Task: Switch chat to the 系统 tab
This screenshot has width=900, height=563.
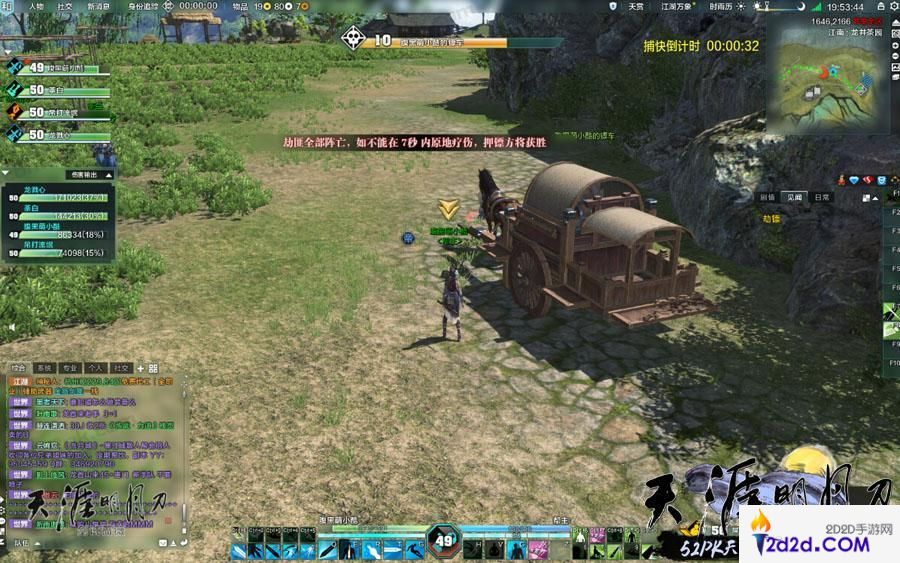Action: pos(44,368)
